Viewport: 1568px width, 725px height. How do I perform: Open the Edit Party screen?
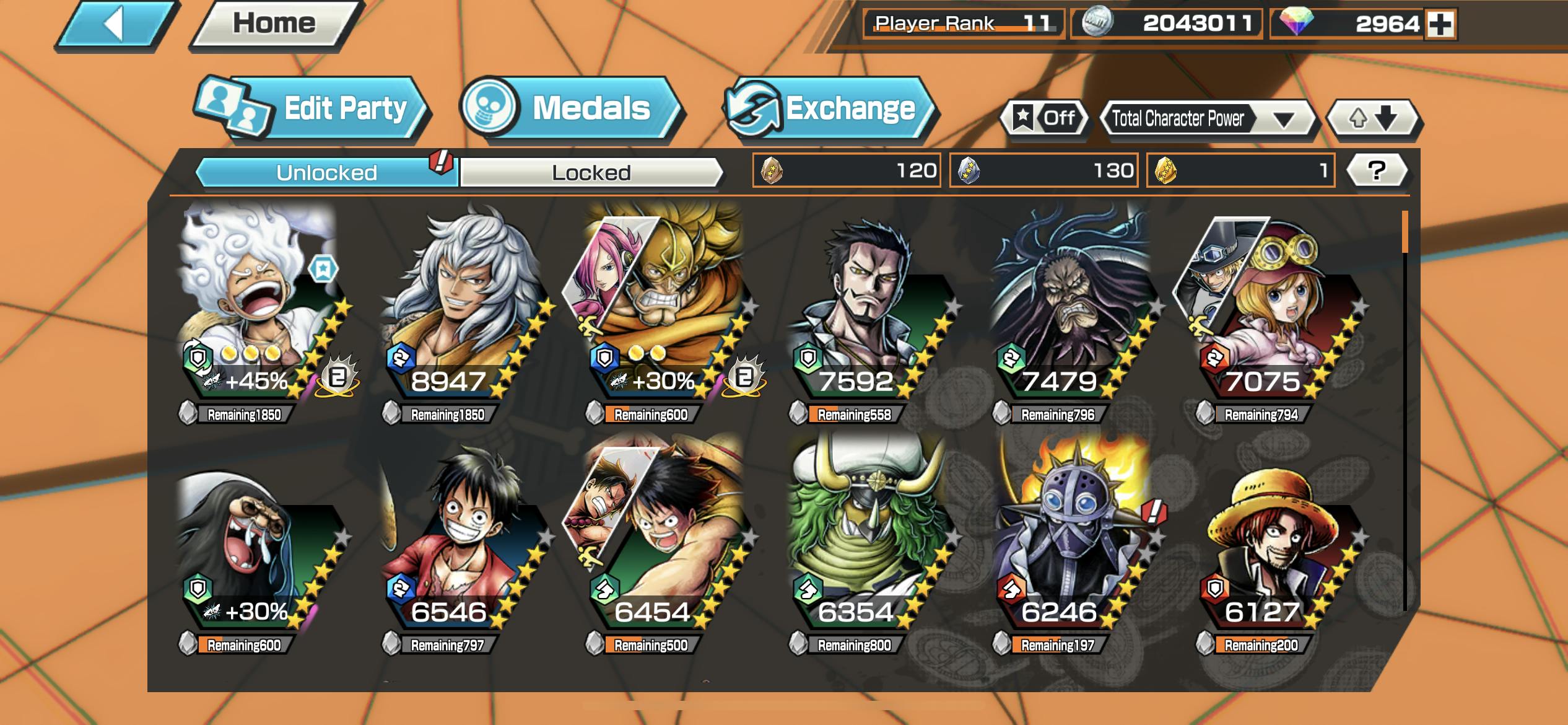pyautogui.click(x=313, y=108)
